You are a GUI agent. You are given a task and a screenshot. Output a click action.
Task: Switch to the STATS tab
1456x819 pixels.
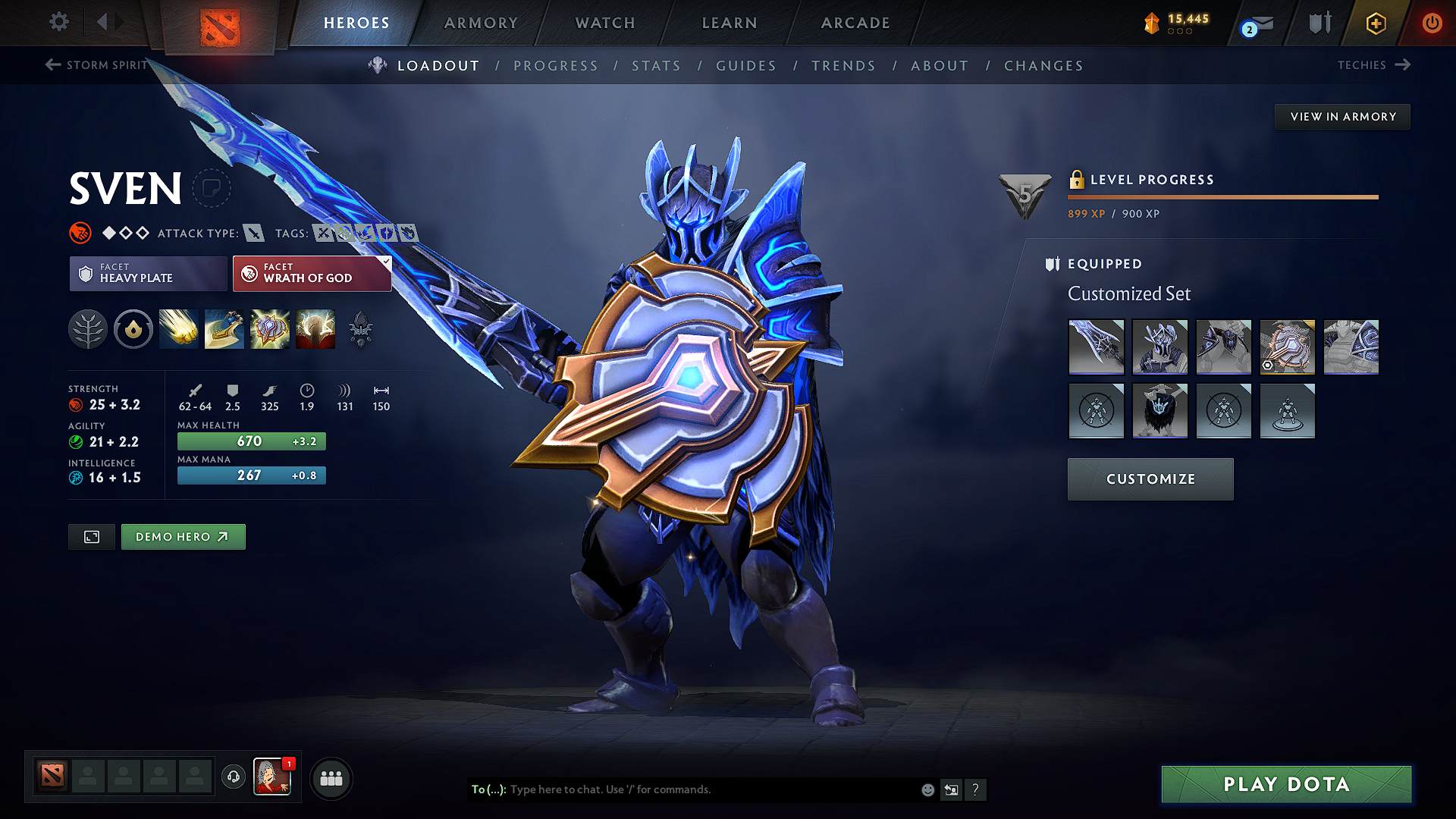pyautogui.click(x=656, y=65)
